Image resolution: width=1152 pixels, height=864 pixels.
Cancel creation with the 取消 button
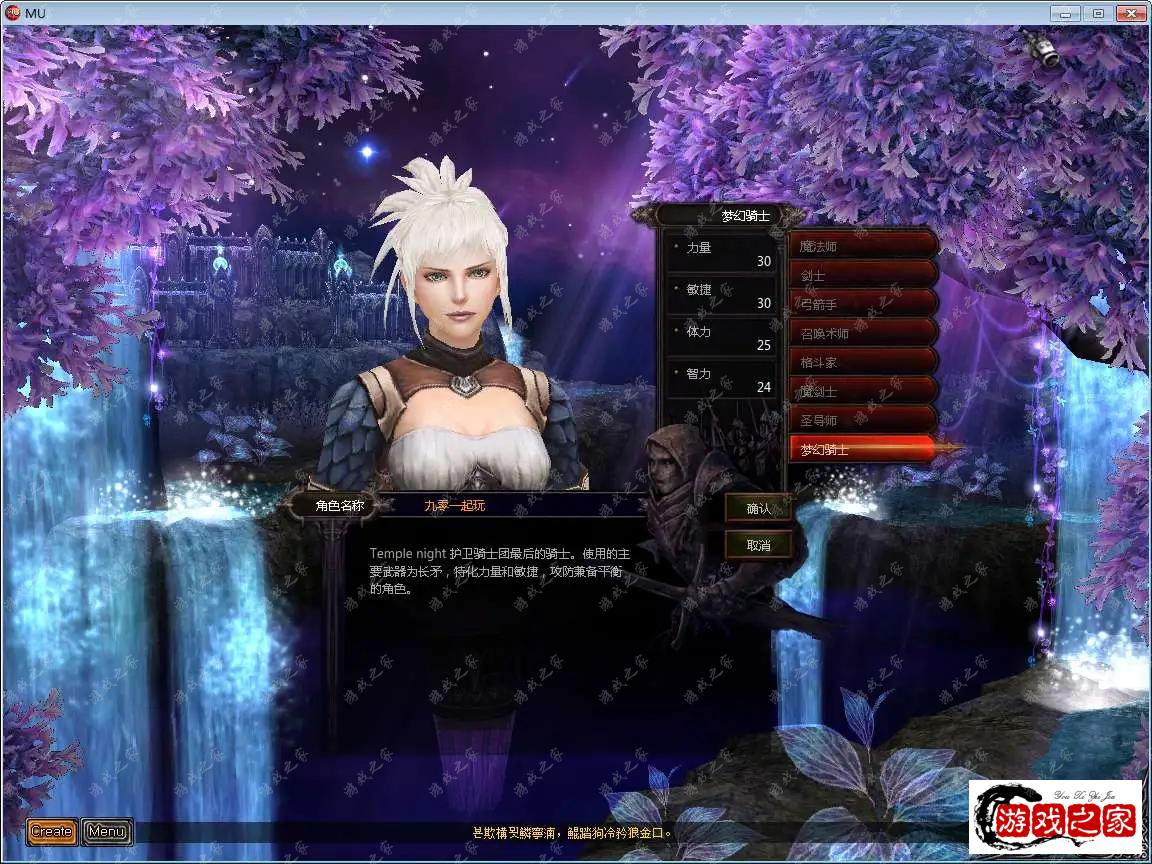(759, 545)
